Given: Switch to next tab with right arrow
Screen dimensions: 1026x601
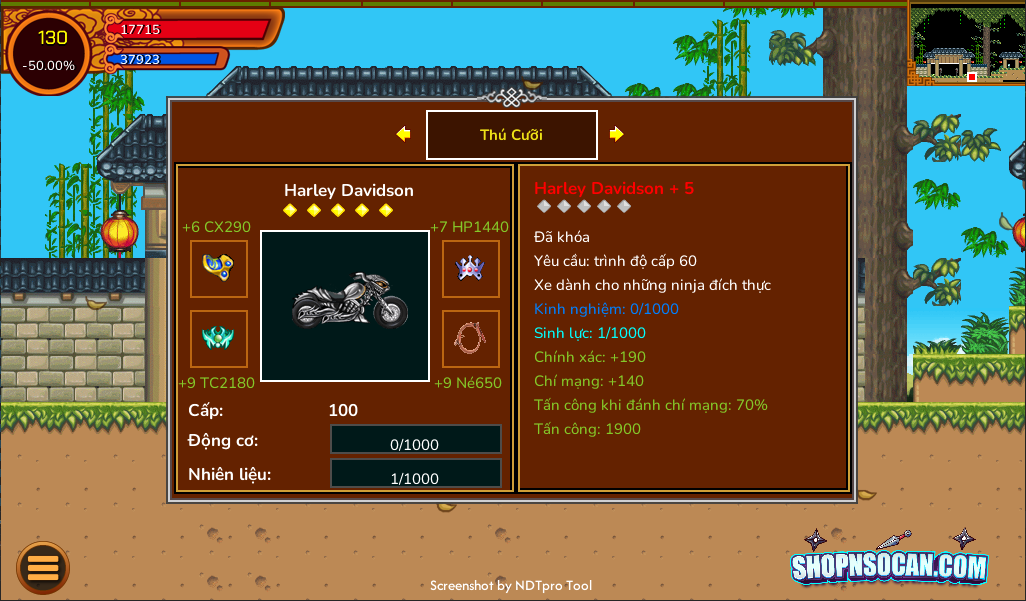Looking at the screenshot, I should [617, 134].
